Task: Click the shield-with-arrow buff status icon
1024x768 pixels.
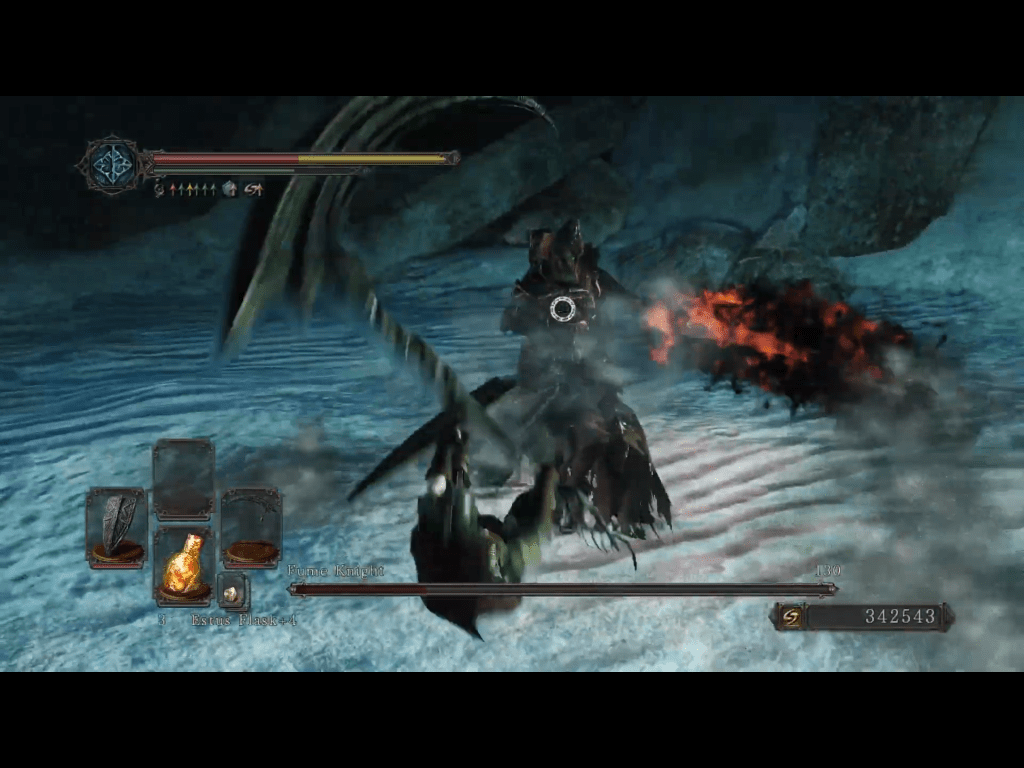Action: pos(230,189)
